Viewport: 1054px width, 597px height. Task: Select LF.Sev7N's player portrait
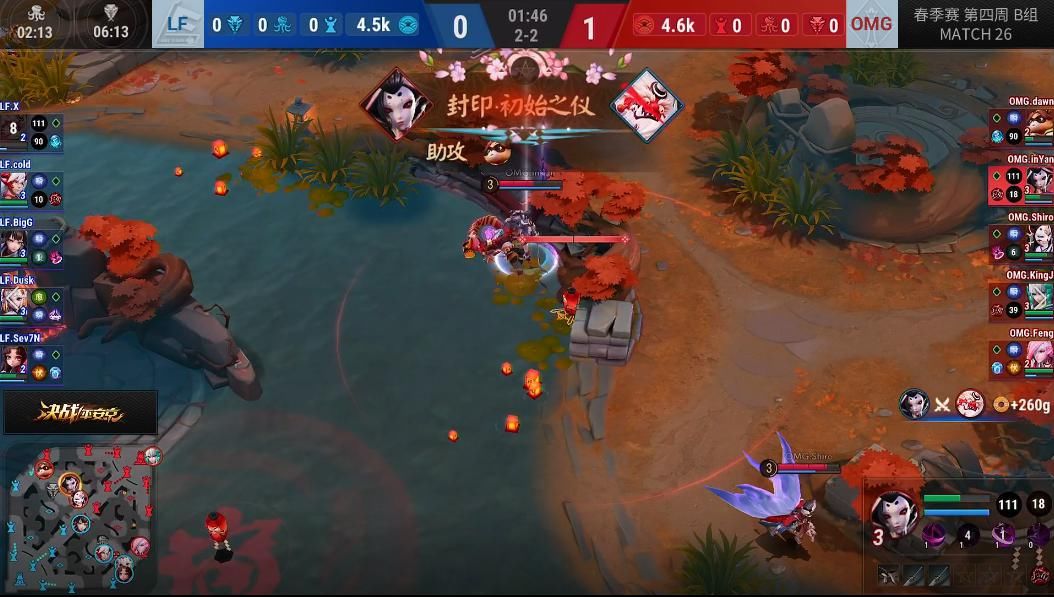pos(13,359)
